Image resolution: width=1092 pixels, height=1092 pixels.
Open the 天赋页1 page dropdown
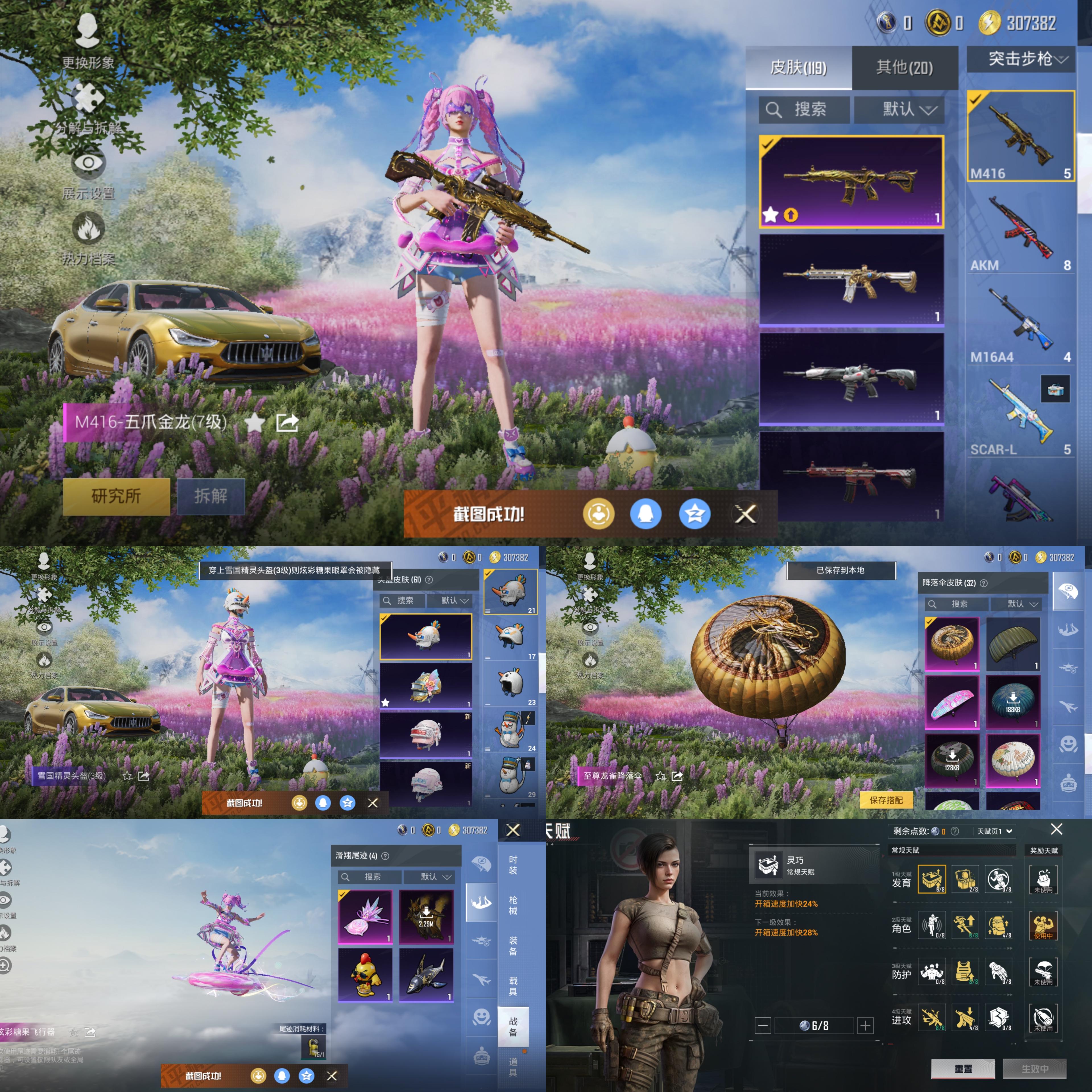coord(994,831)
